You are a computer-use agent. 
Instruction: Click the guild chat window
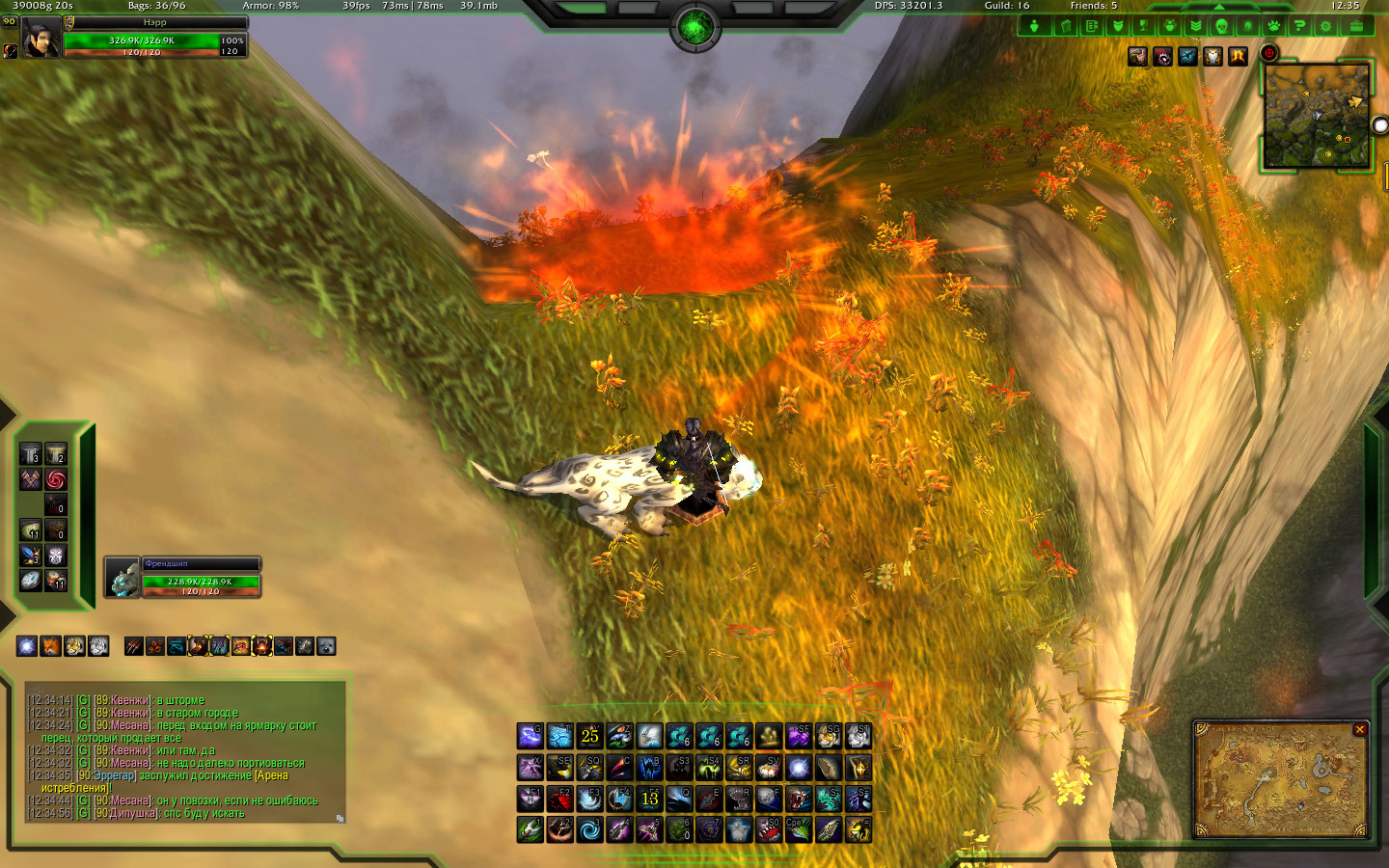point(183,752)
